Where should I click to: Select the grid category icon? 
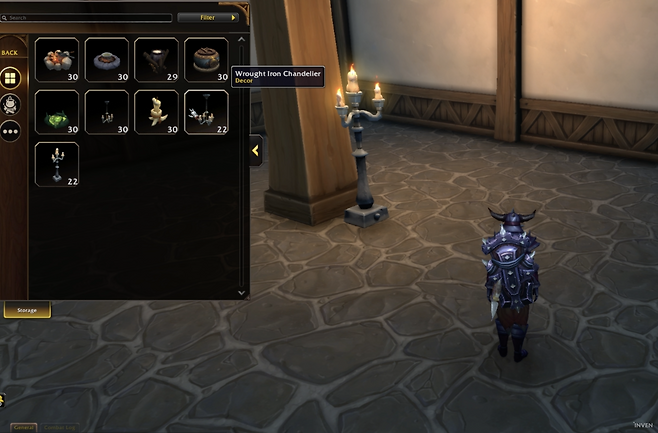pyautogui.click(x=10, y=79)
